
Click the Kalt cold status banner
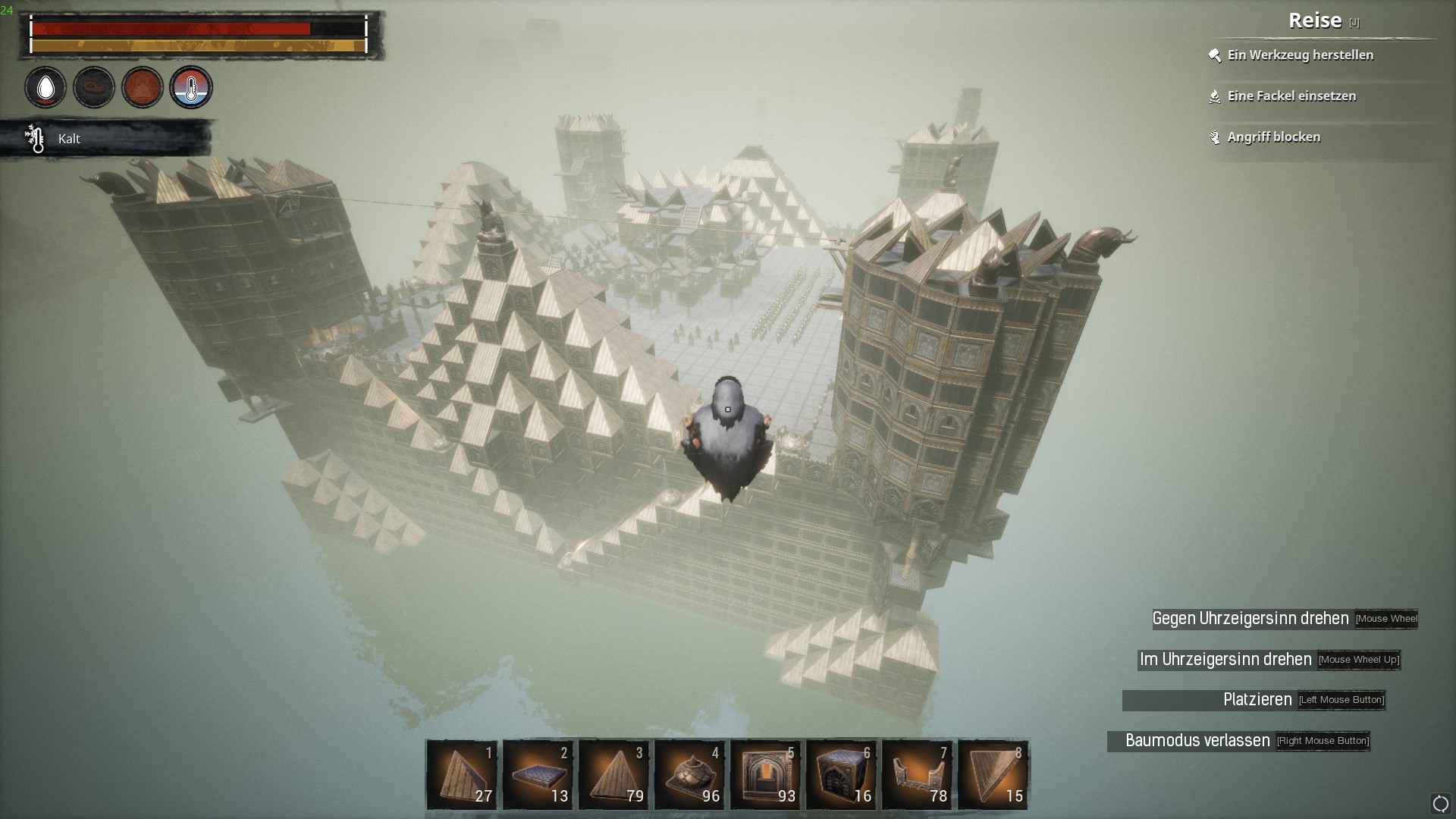[106, 139]
